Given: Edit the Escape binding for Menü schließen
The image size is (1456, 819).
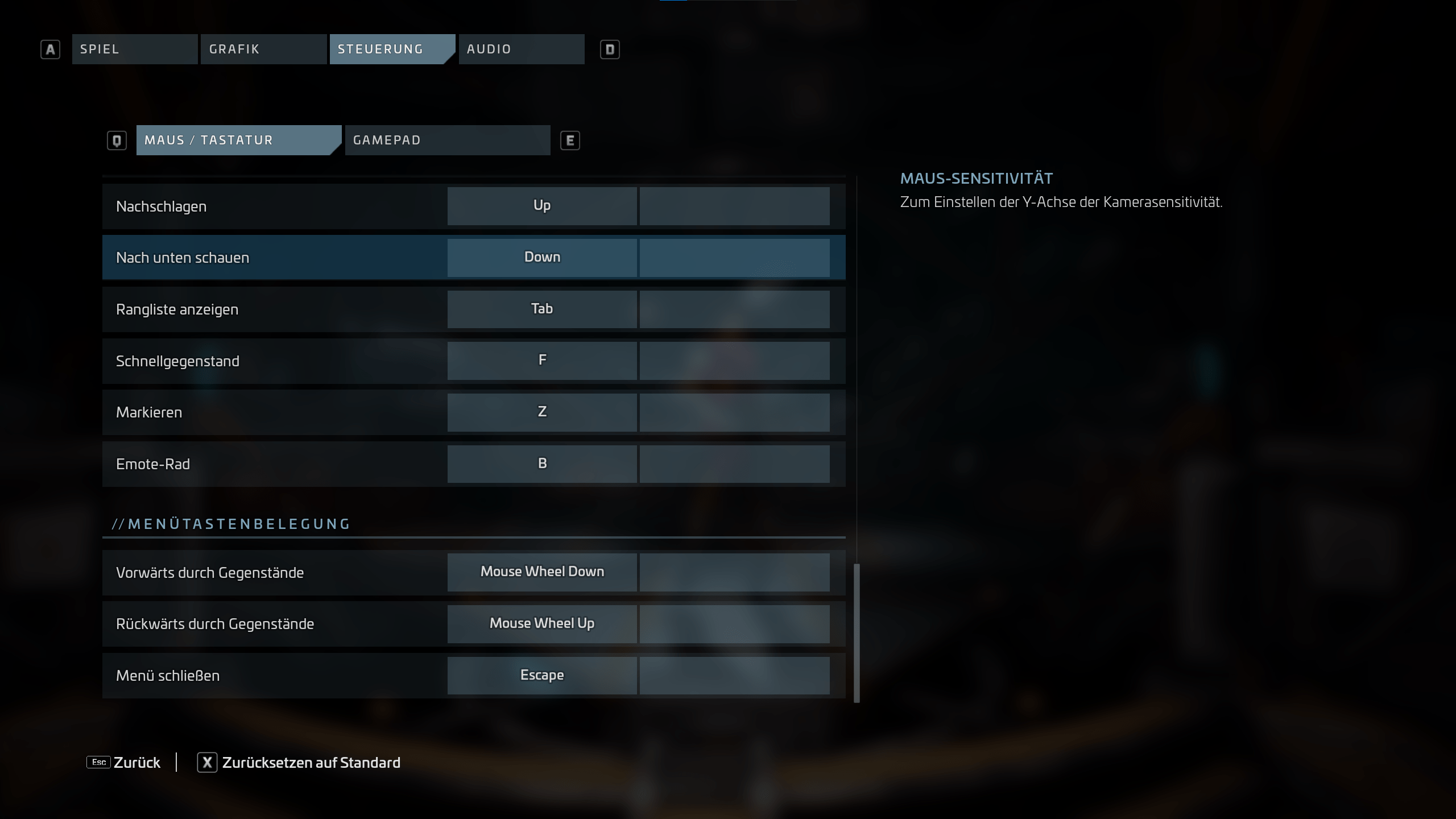Looking at the screenshot, I should 541,676.
